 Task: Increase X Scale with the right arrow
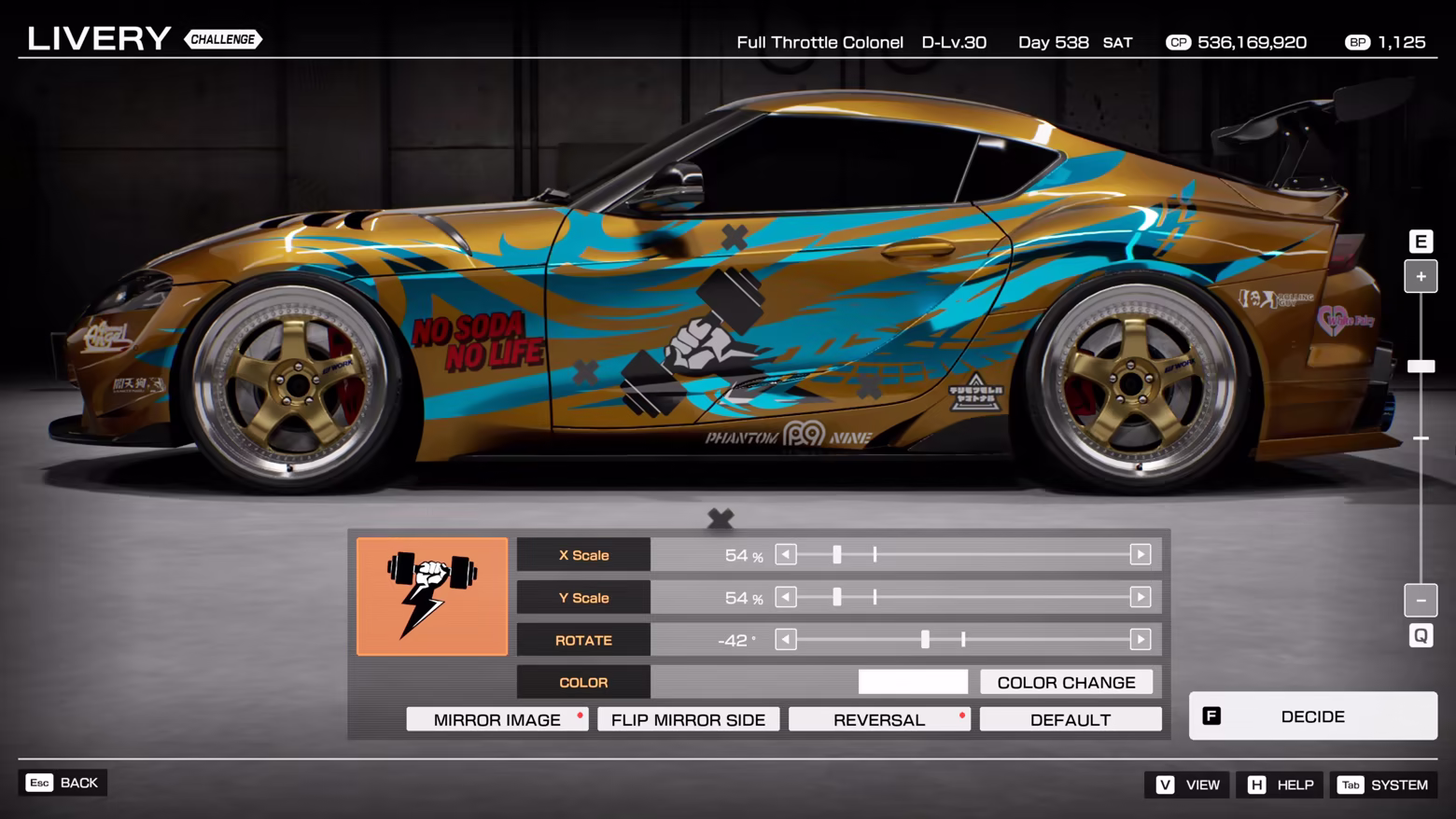[x=1140, y=553]
